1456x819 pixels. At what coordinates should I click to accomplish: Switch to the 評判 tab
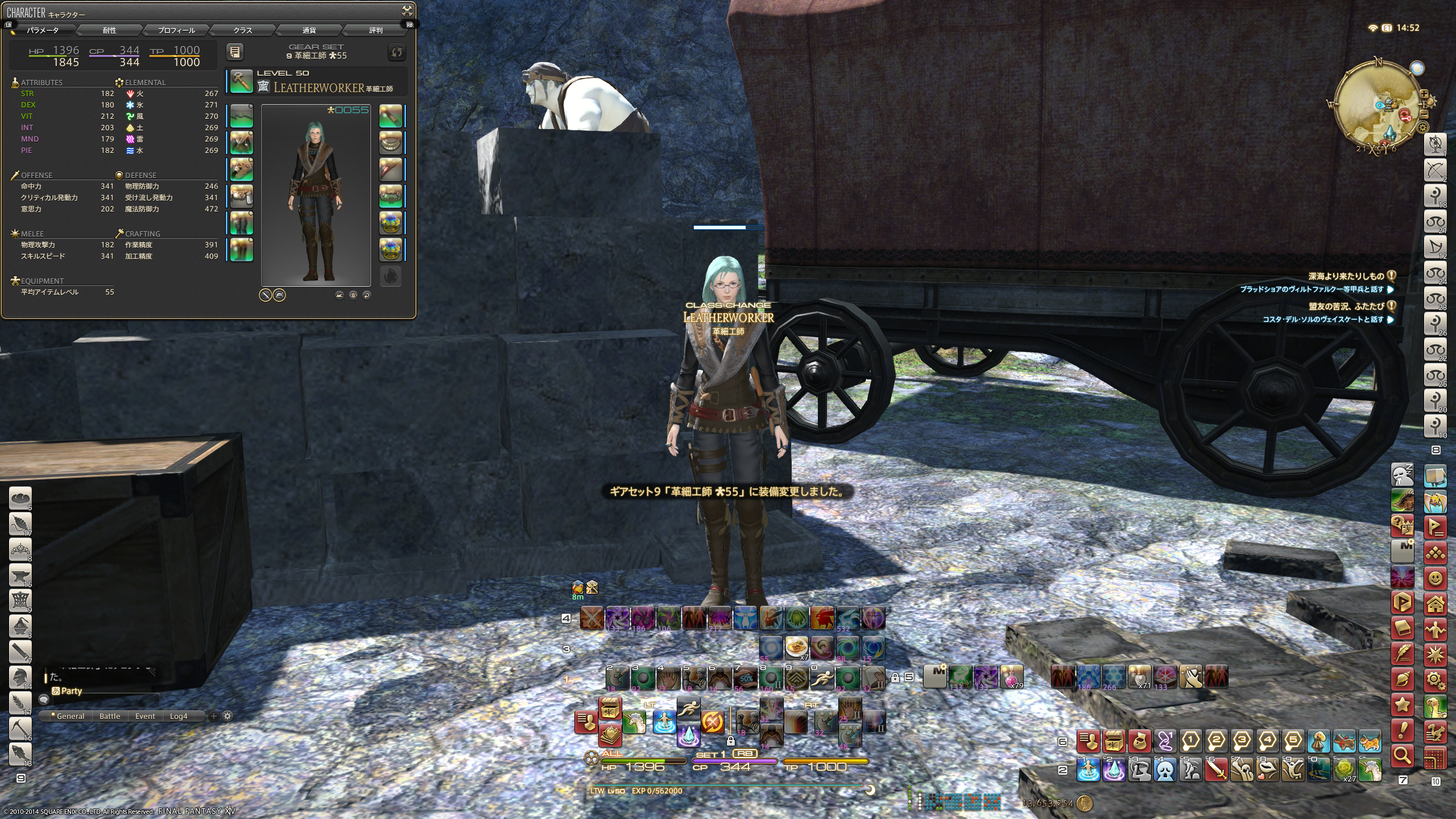tap(376, 30)
